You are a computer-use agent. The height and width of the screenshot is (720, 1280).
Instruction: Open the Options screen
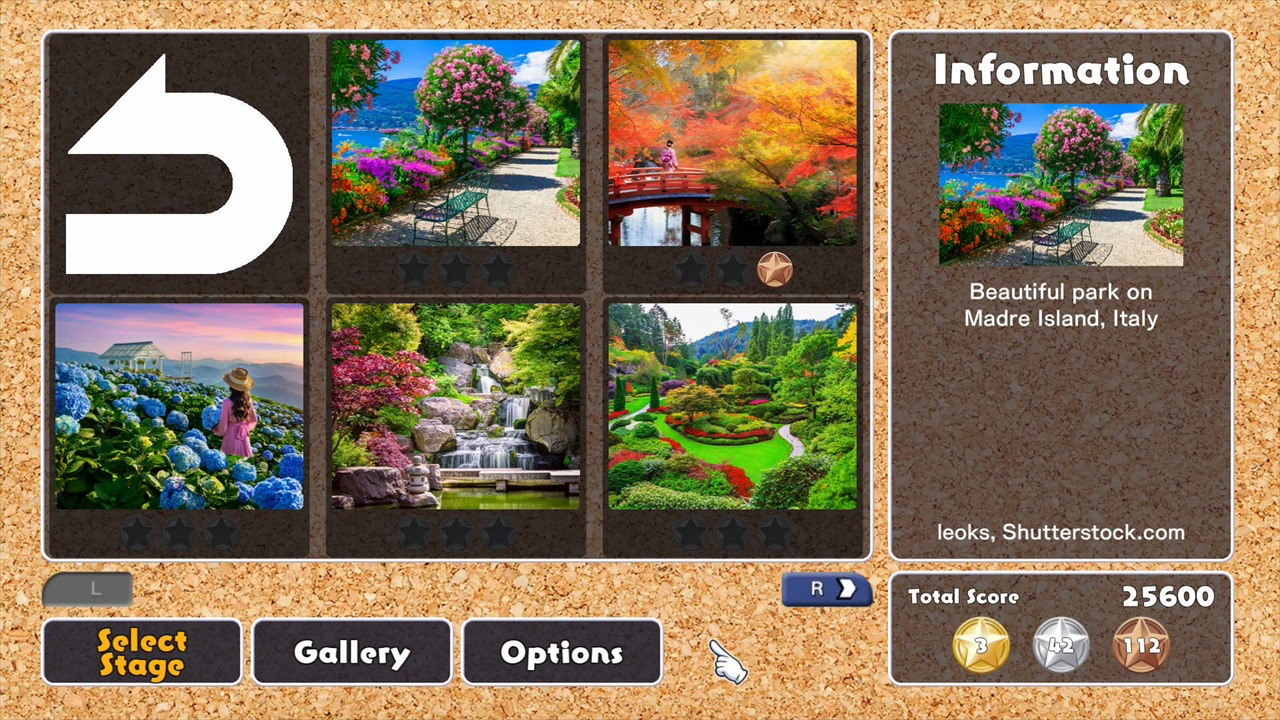point(561,652)
